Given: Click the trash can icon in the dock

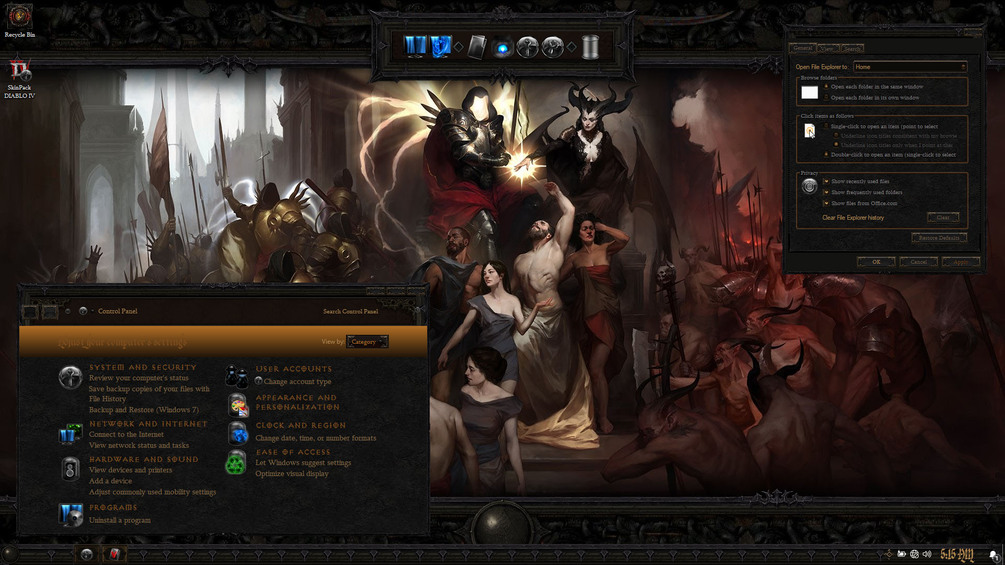Looking at the screenshot, I should point(588,46).
